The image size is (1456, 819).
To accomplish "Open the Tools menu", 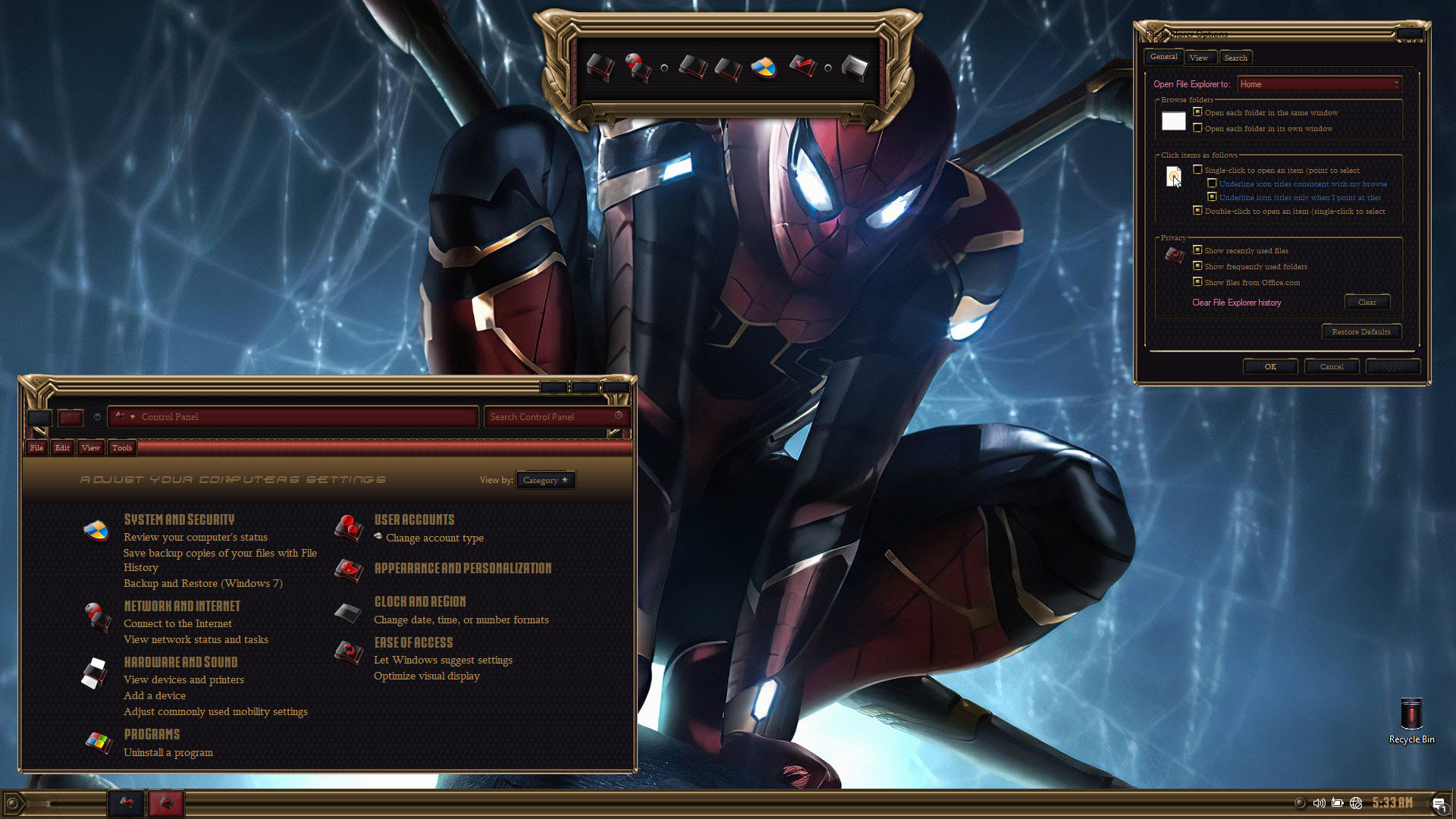I will [x=121, y=447].
